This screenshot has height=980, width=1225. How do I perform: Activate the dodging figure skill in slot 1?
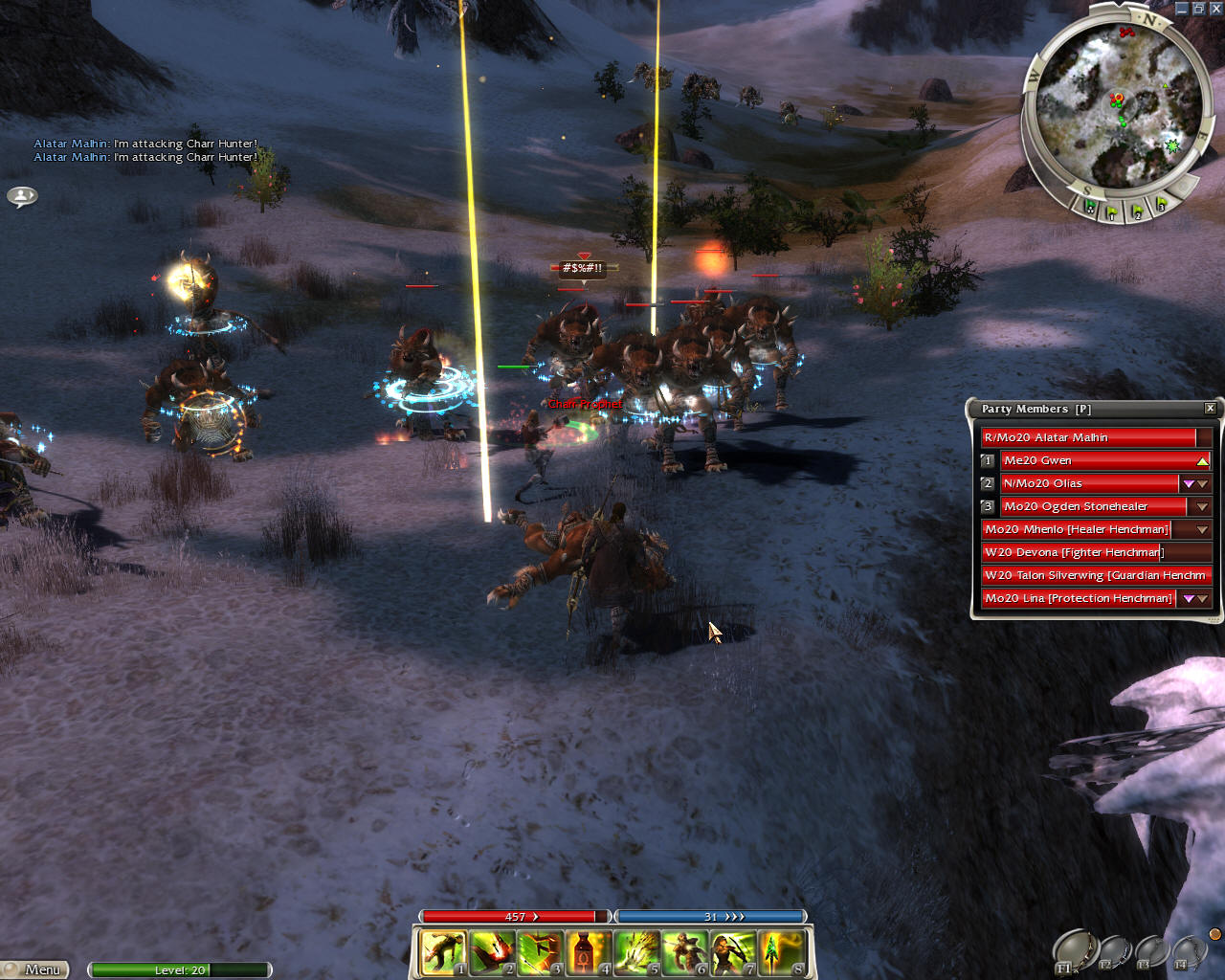(442, 953)
